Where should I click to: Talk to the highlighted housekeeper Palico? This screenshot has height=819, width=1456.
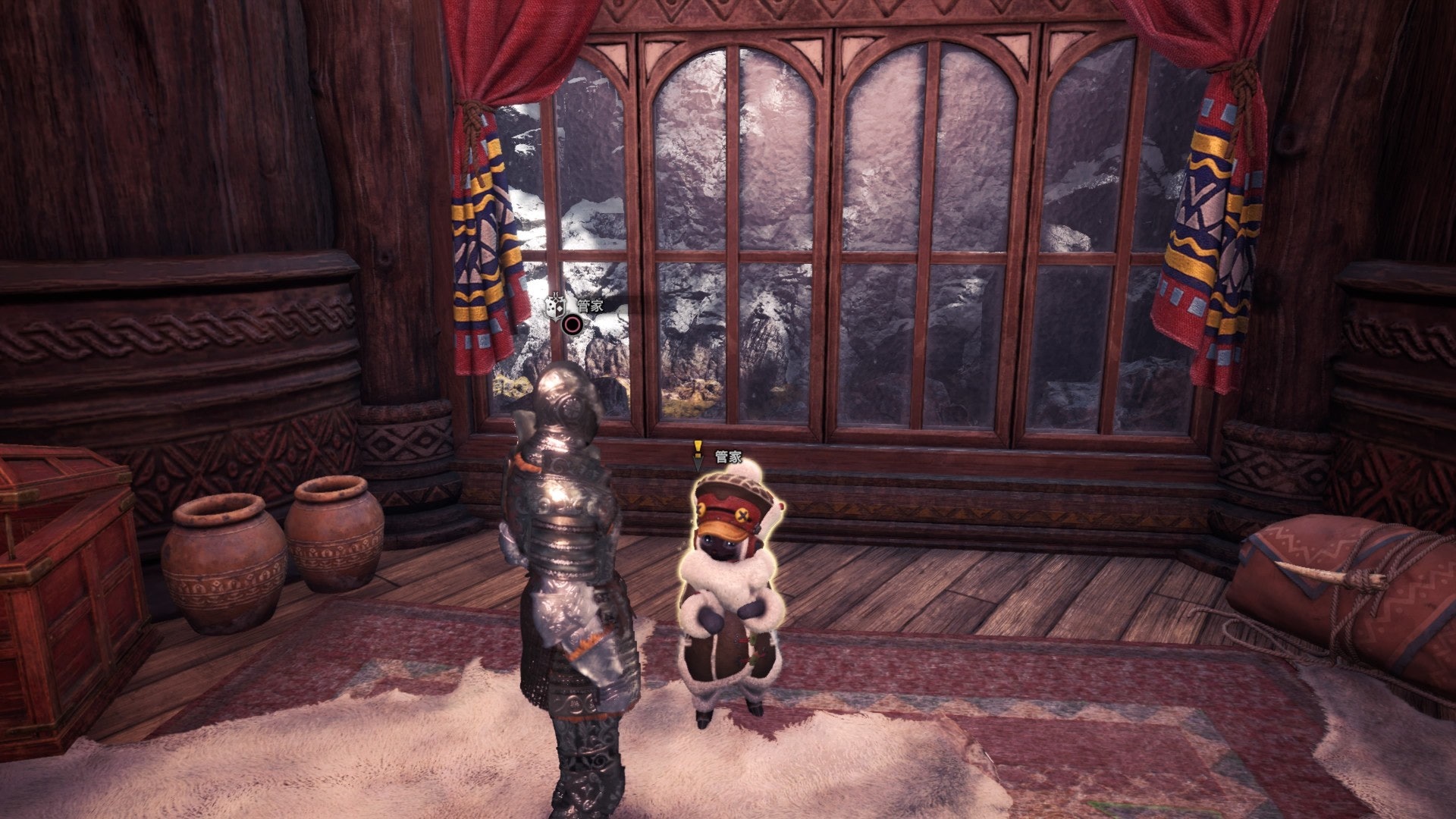pyautogui.click(x=730, y=599)
